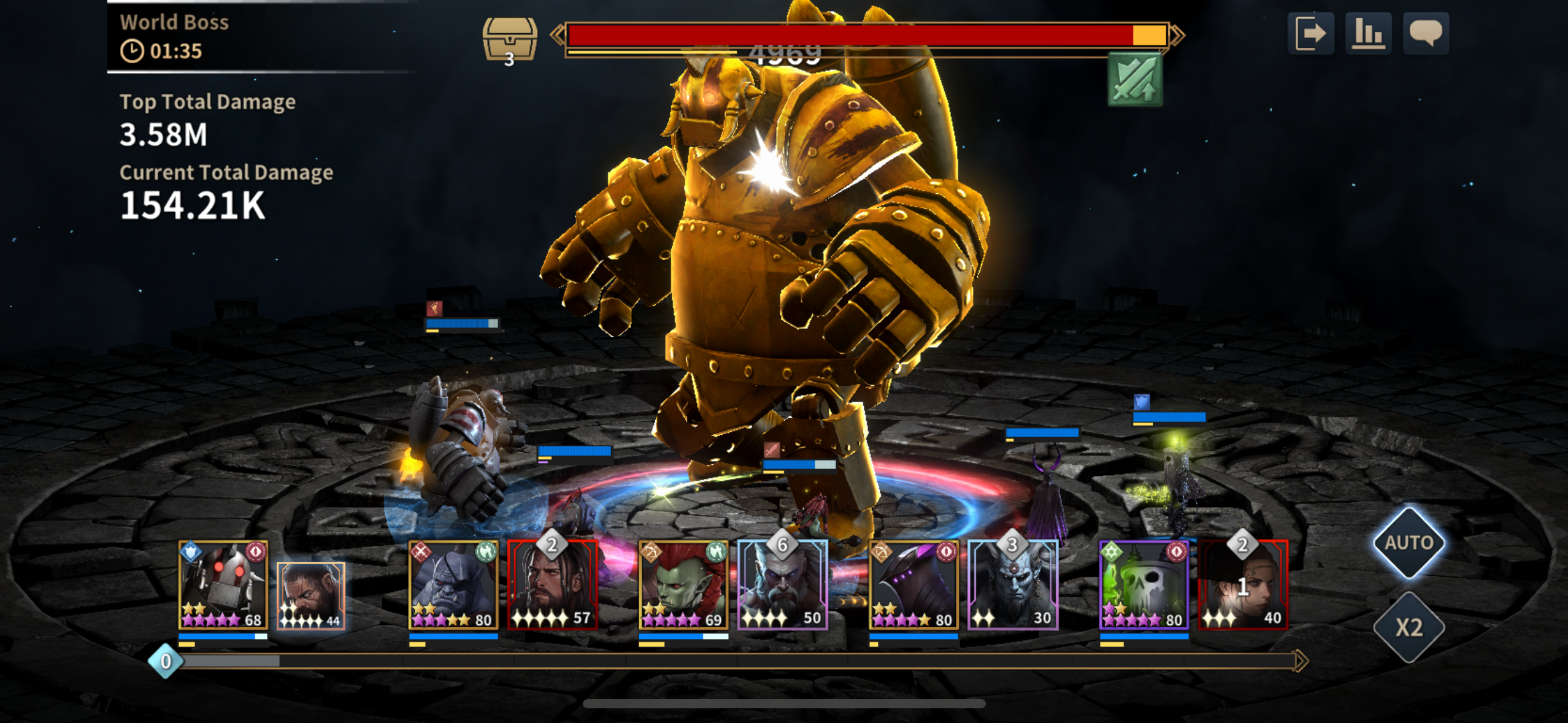Inspect the boss's green attack buff icon
Screen dimensions: 1568x723
[1135, 80]
